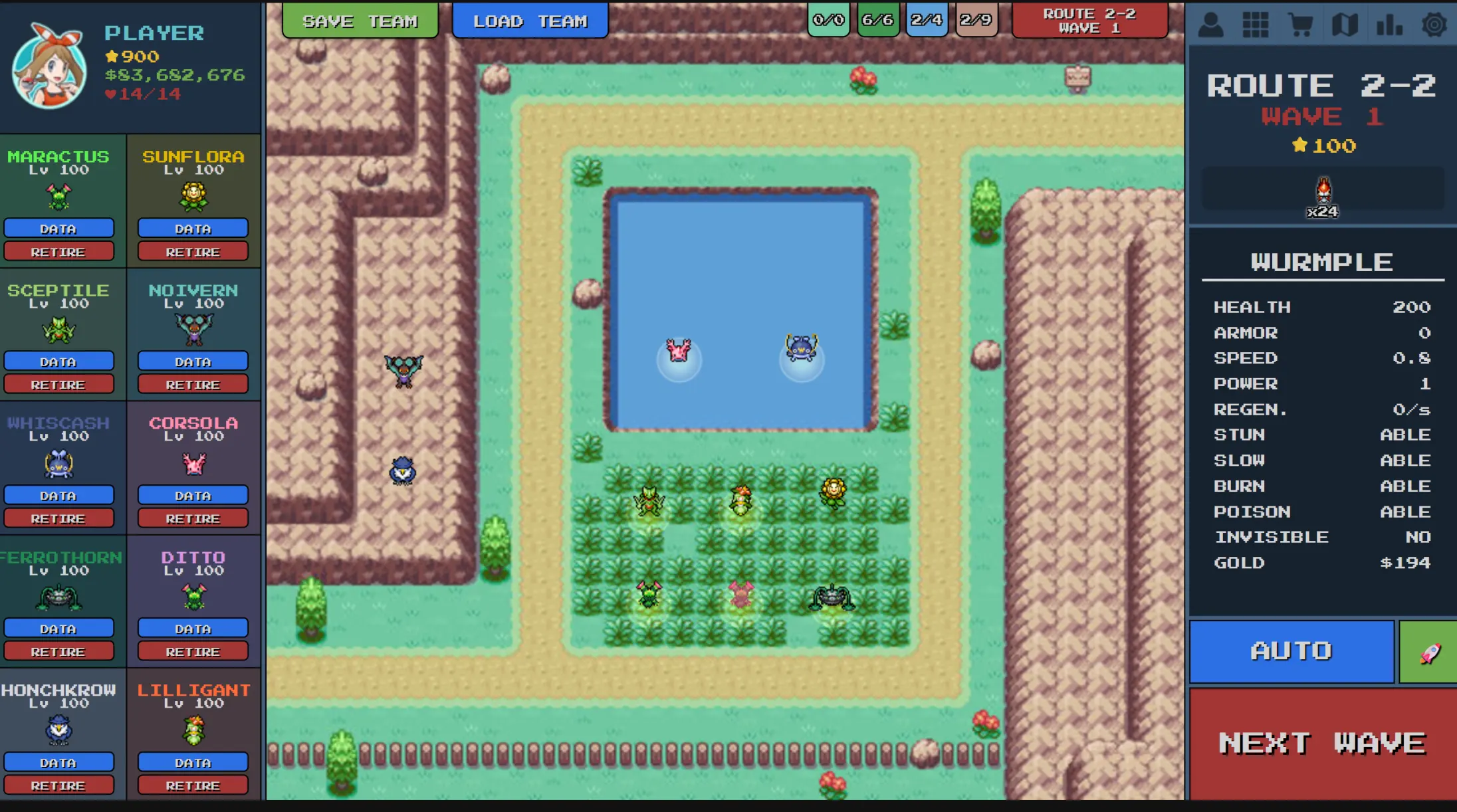This screenshot has width=1457, height=812.
Task: Open the ROUTE 2-2 WAVE 1 indicator
Action: pyautogui.click(x=1089, y=19)
